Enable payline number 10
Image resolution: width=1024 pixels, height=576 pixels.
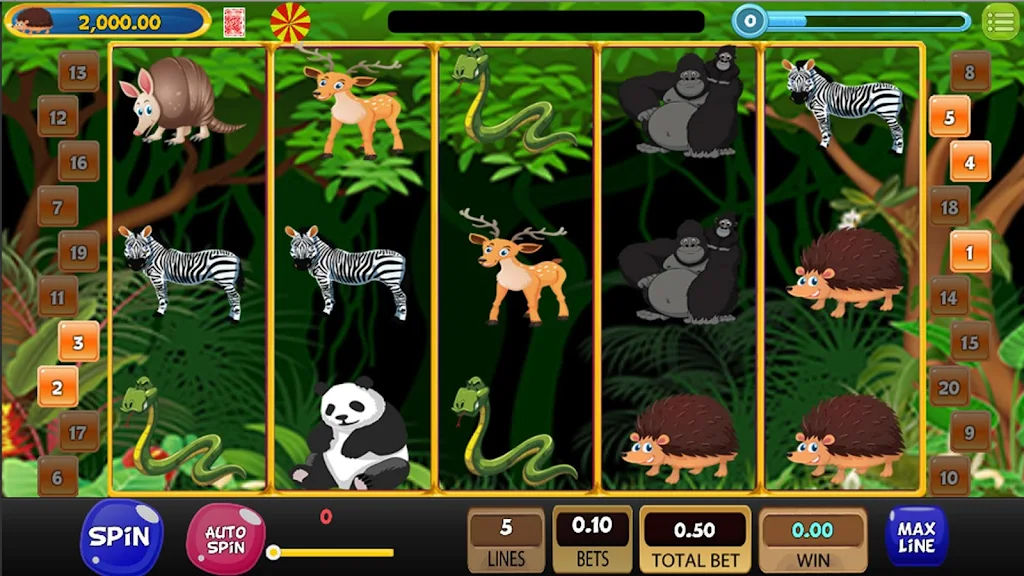pyautogui.click(x=949, y=477)
